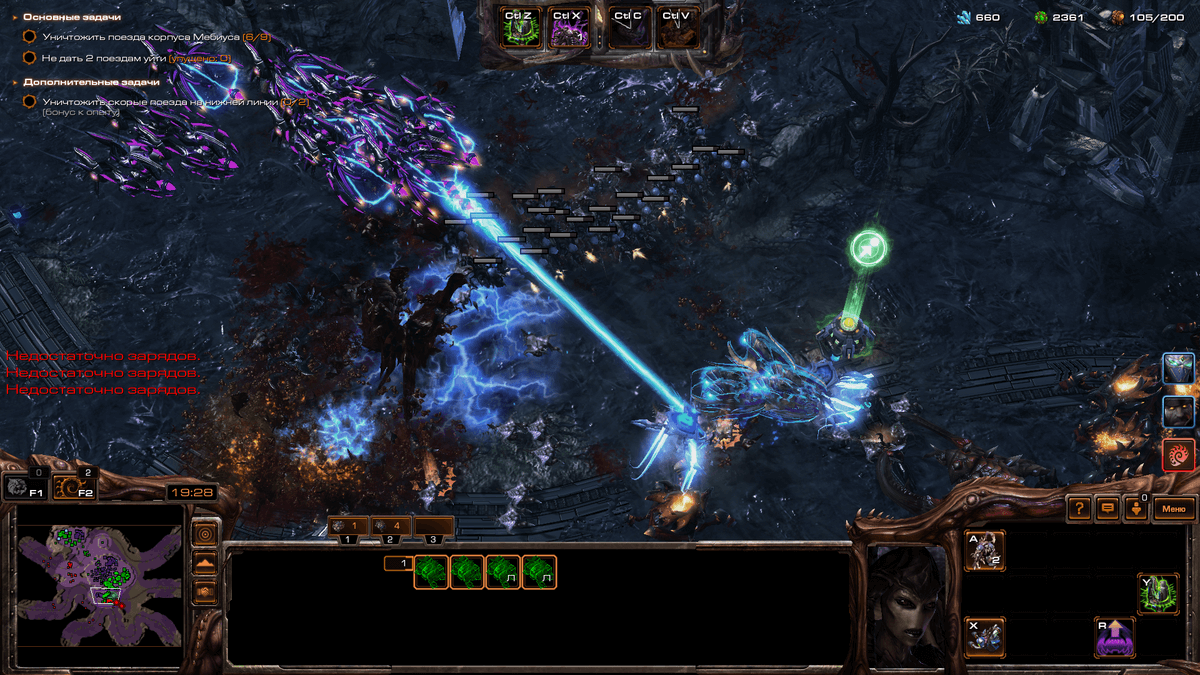Activate the Ctl Z top bar ability
The width and height of the screenshot is (1200, 675).
[520, 28]
